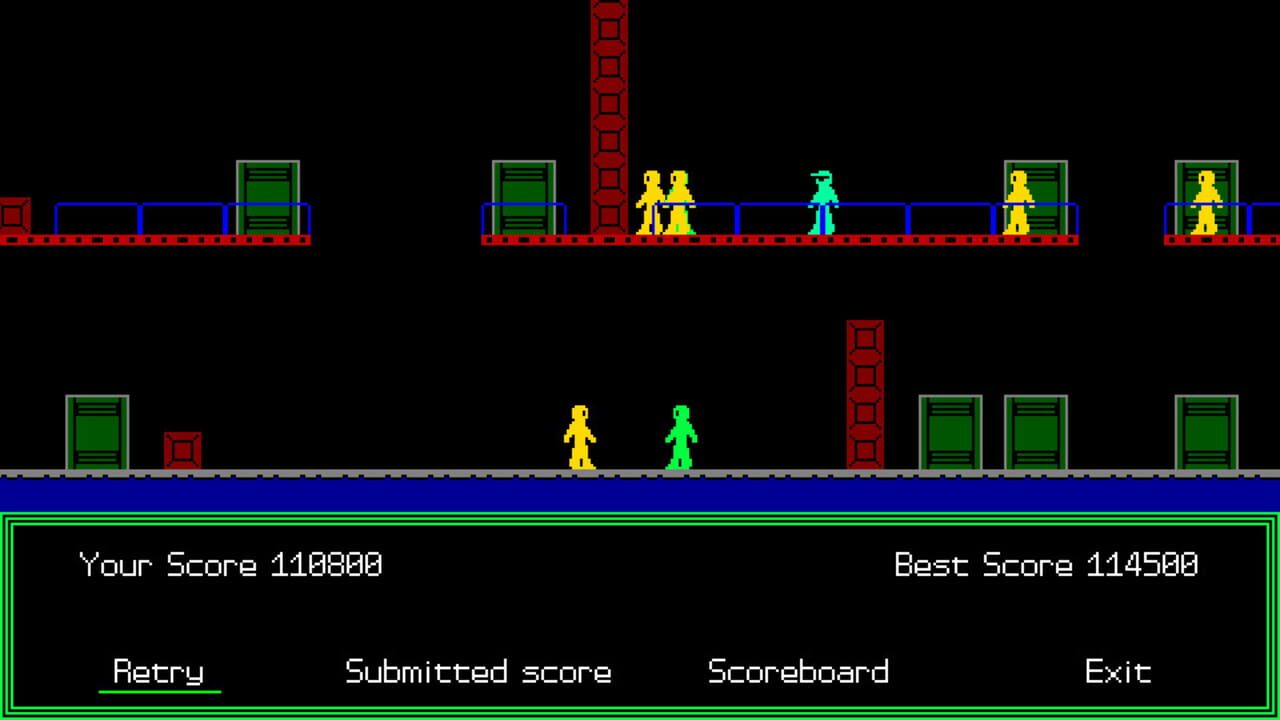Click Exit to leave the game

[1118, 672]
